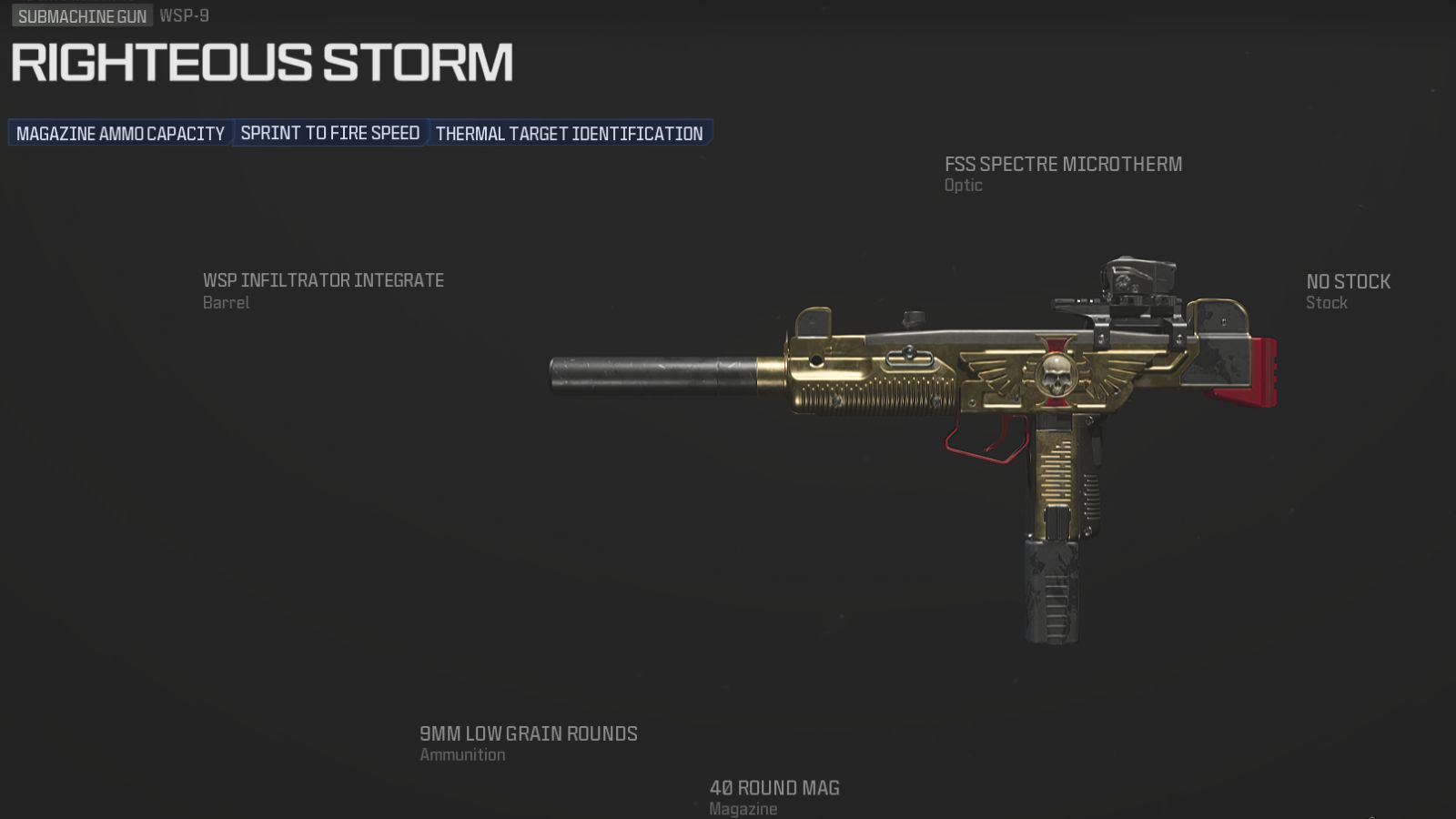Select the MAGAZINE AMMO CAPACITY perk badge
This screenshot has width=1456, height=819.
119,133
